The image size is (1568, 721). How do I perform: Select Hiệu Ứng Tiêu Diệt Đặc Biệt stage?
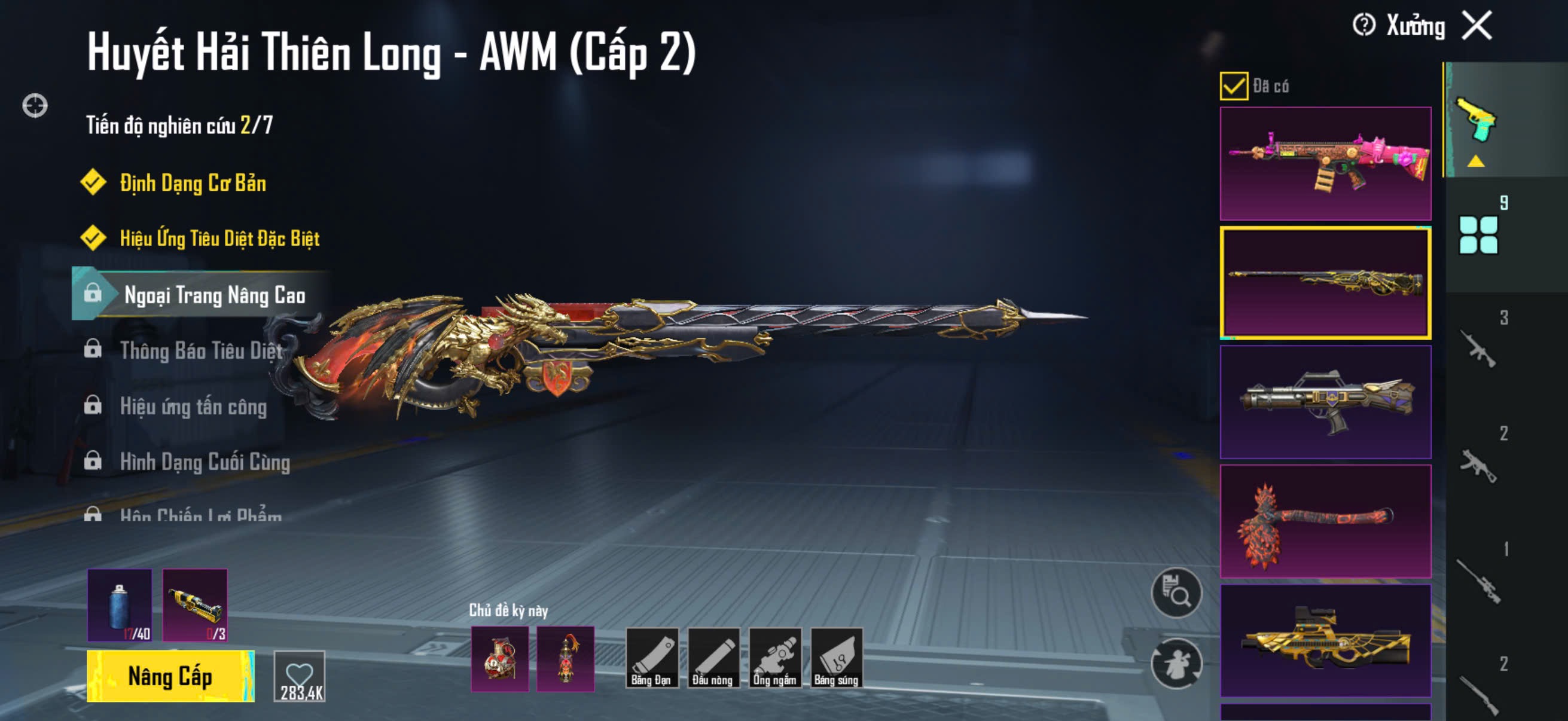(x=219, y=238)
